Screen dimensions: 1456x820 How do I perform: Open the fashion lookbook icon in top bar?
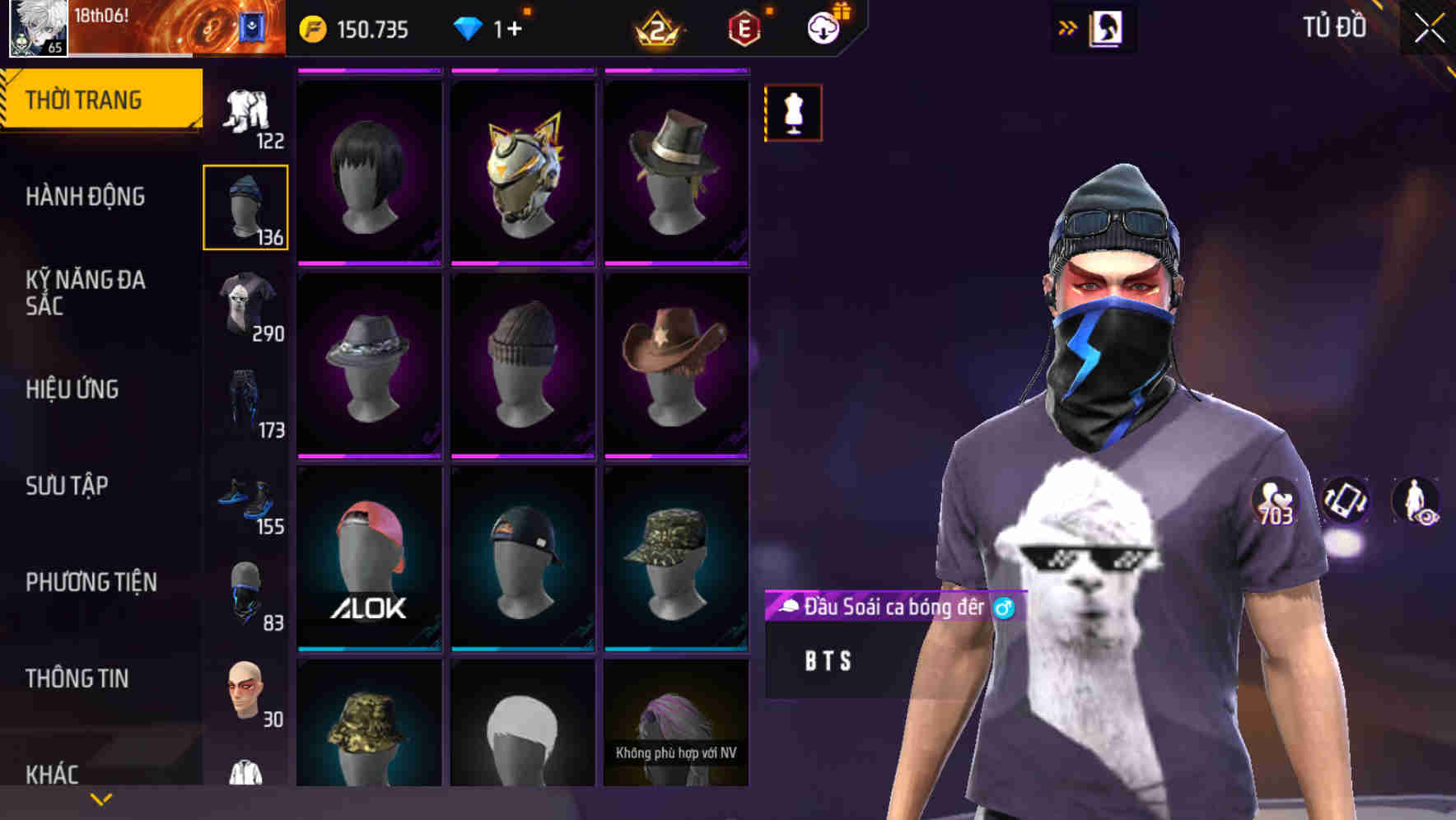pyautogui.click(x=1107, y=27)
